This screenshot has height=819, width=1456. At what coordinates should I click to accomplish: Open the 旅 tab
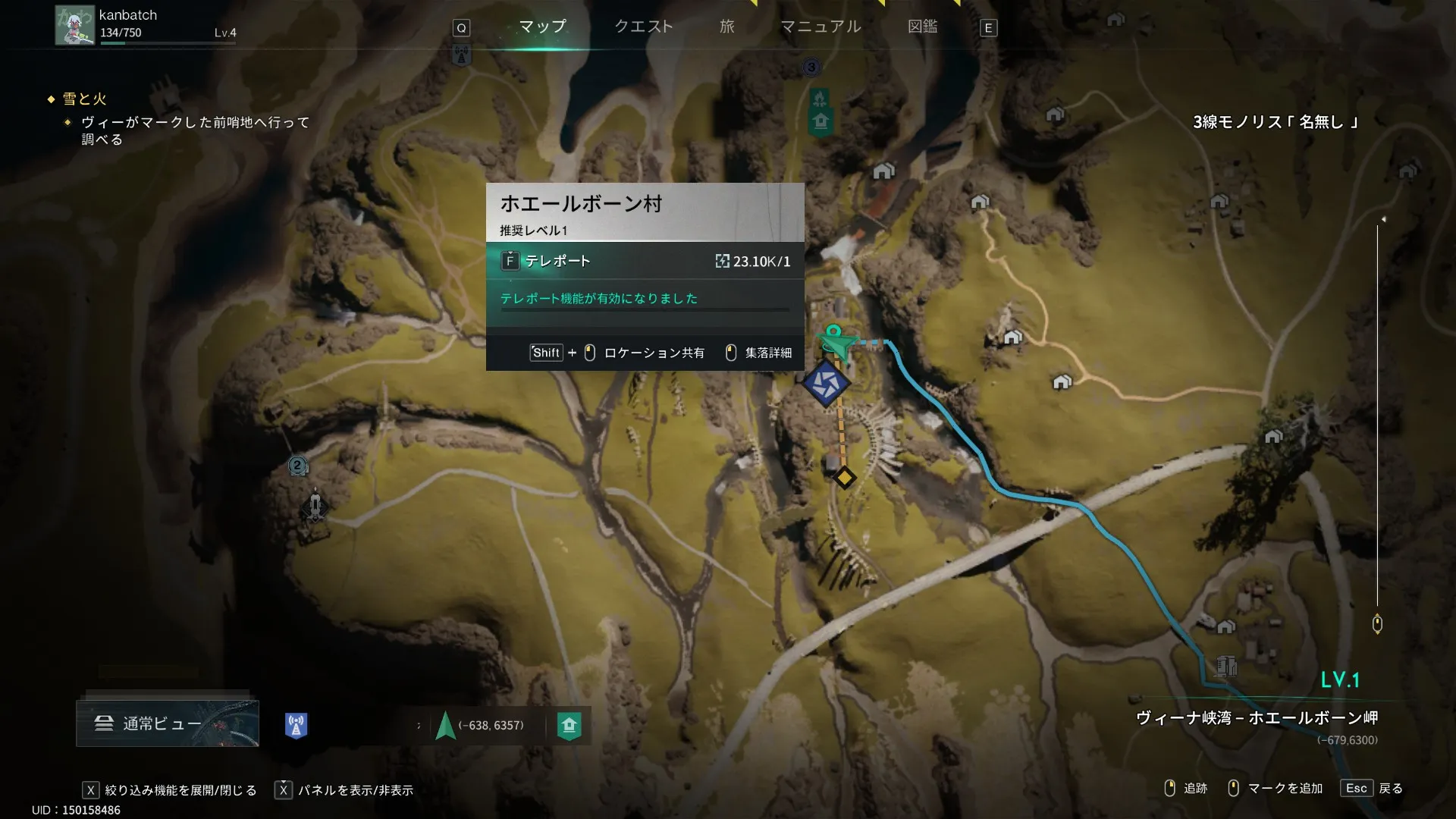point(726,27)
